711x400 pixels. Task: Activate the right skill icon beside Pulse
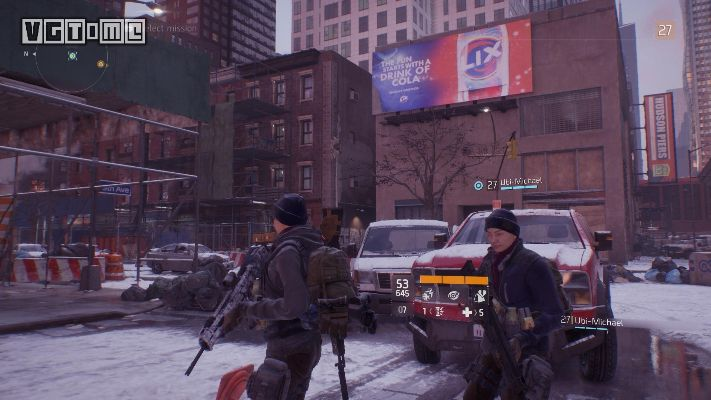click(480, 295)
